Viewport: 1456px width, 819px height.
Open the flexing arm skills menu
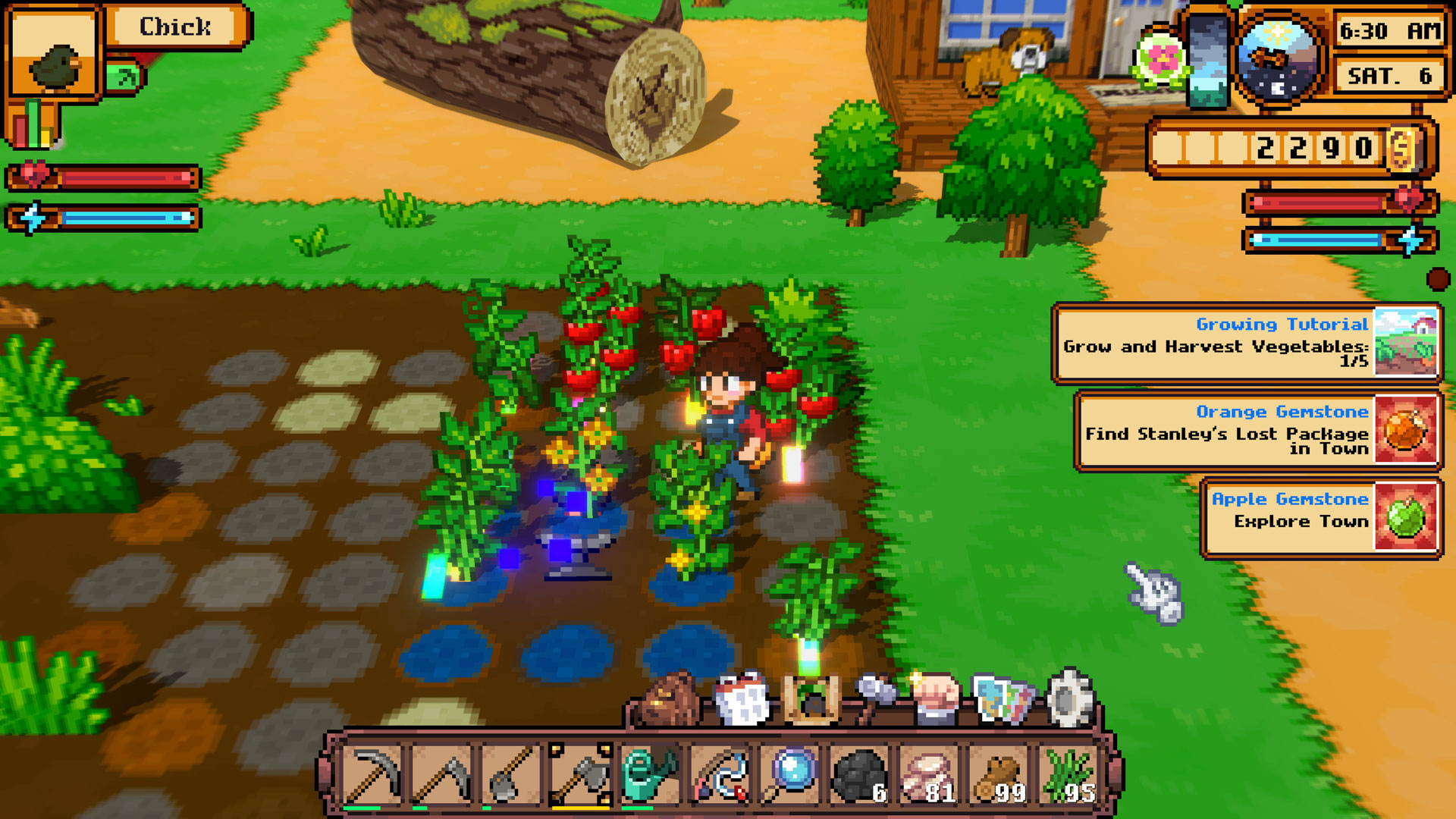point(937,698)
